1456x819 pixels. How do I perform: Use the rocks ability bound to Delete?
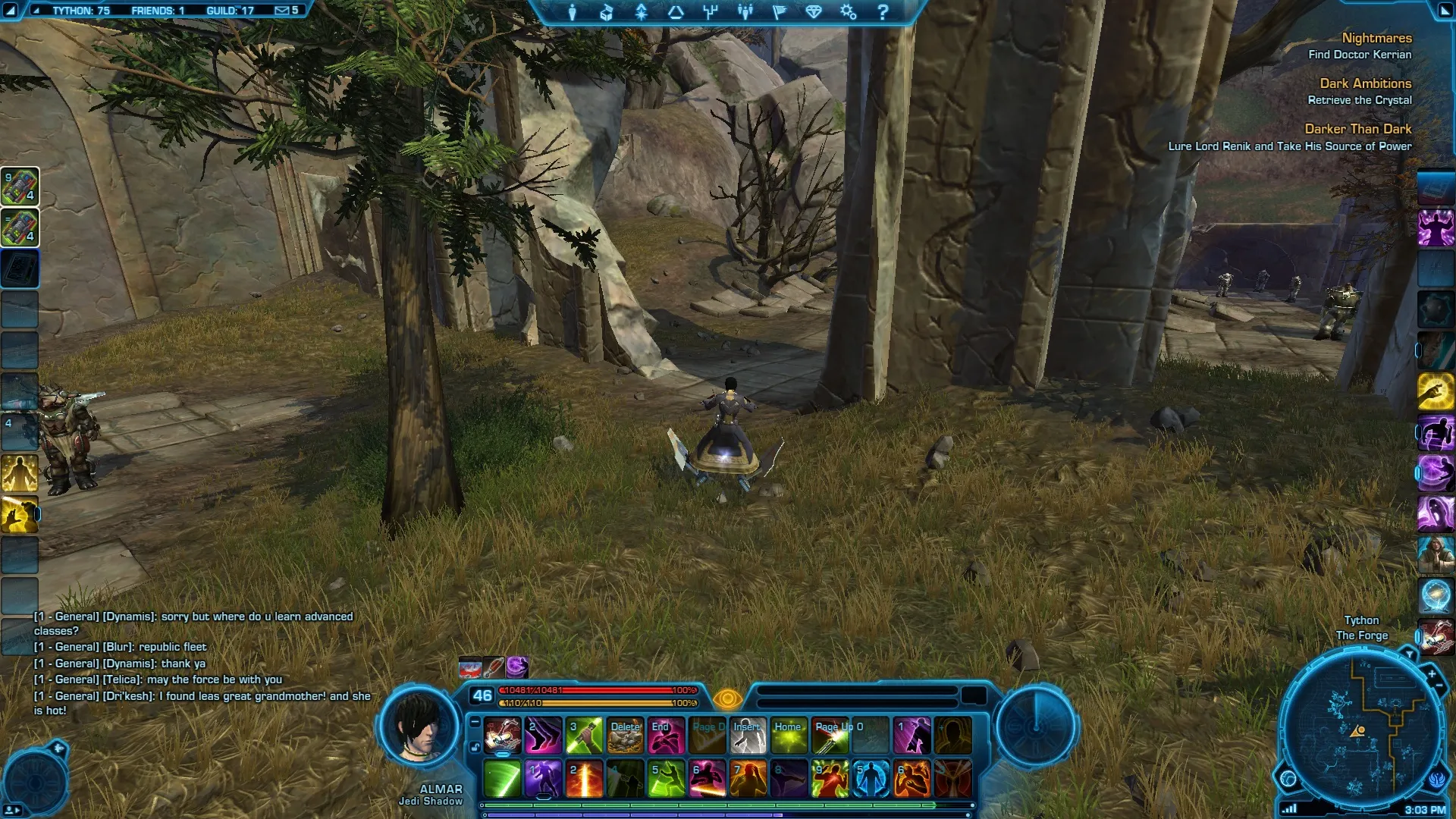tap(625, 736)
